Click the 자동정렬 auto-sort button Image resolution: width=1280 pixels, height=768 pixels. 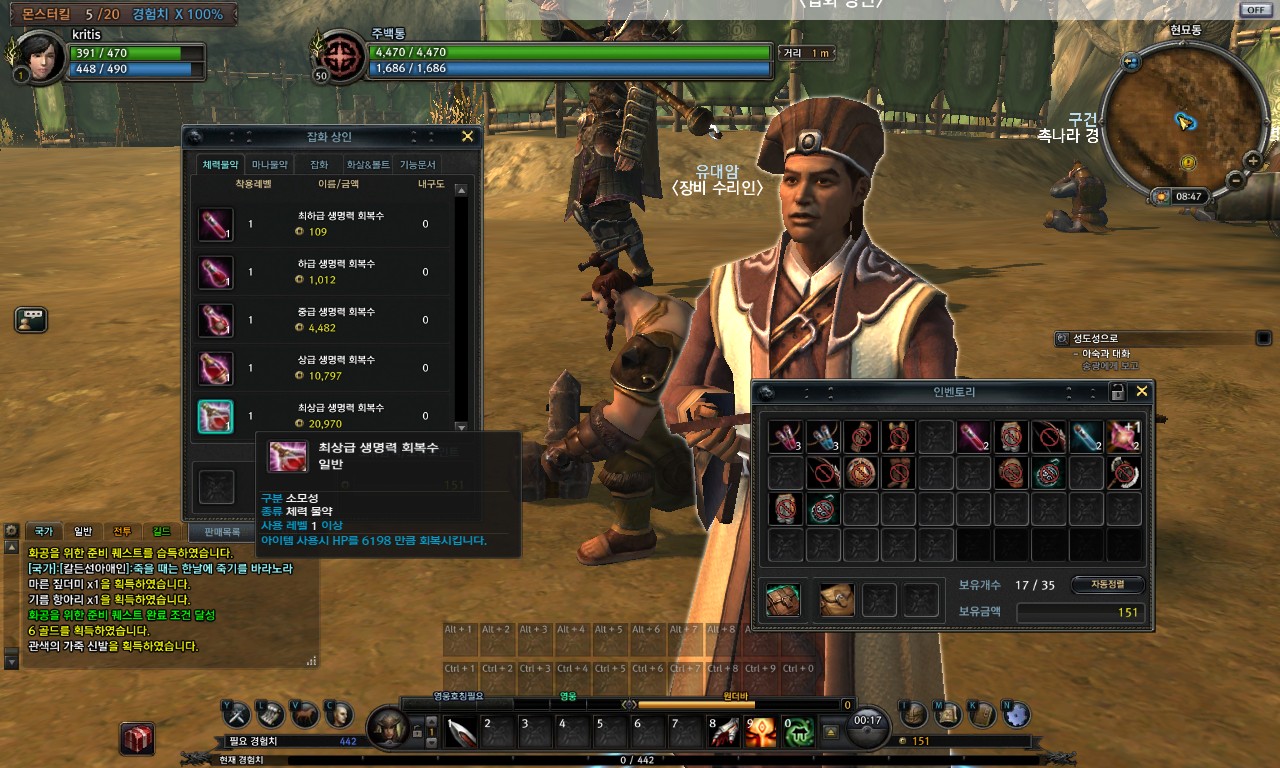point(1108,584)
